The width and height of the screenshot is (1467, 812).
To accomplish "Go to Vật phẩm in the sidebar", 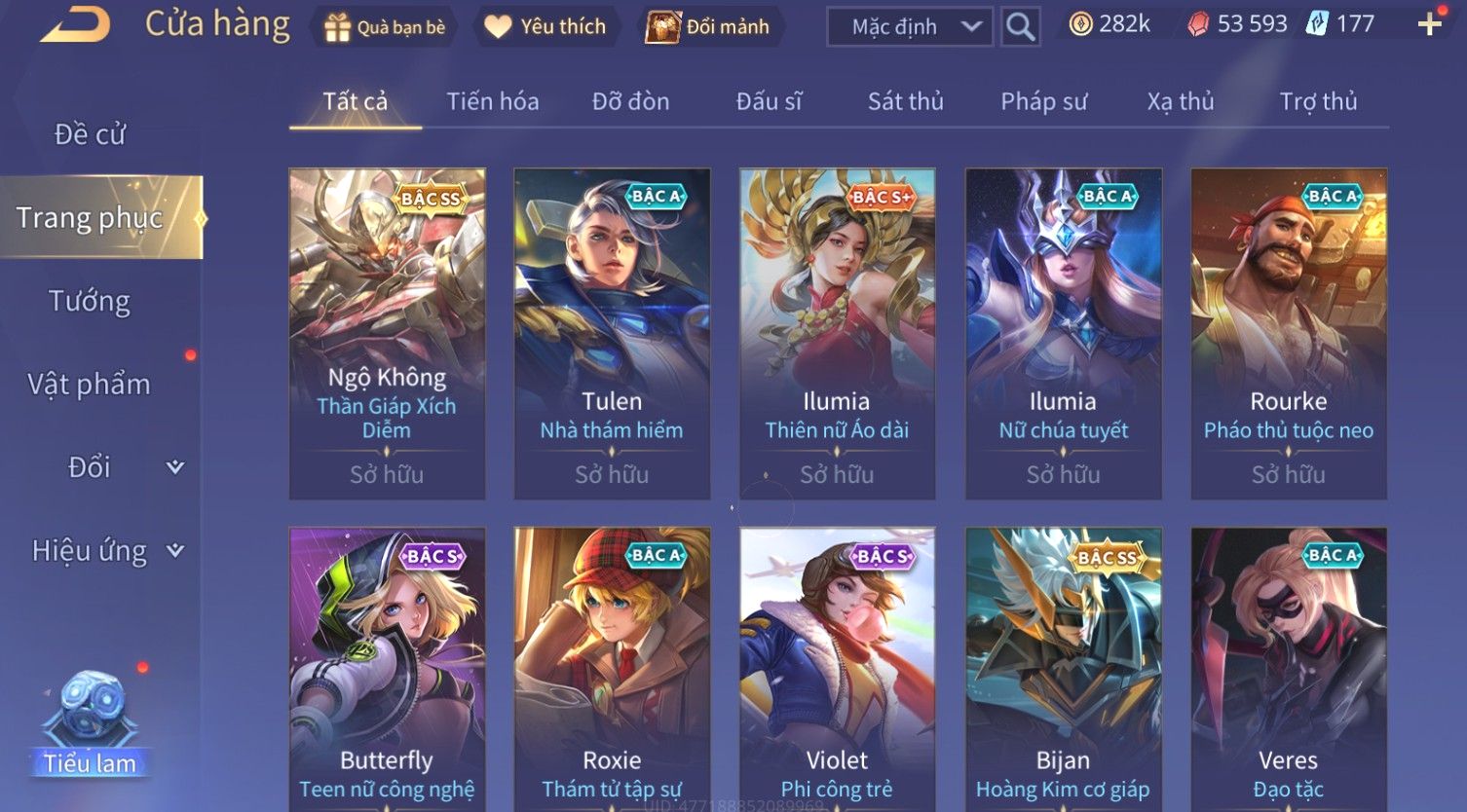I will (x=90, y=385).
